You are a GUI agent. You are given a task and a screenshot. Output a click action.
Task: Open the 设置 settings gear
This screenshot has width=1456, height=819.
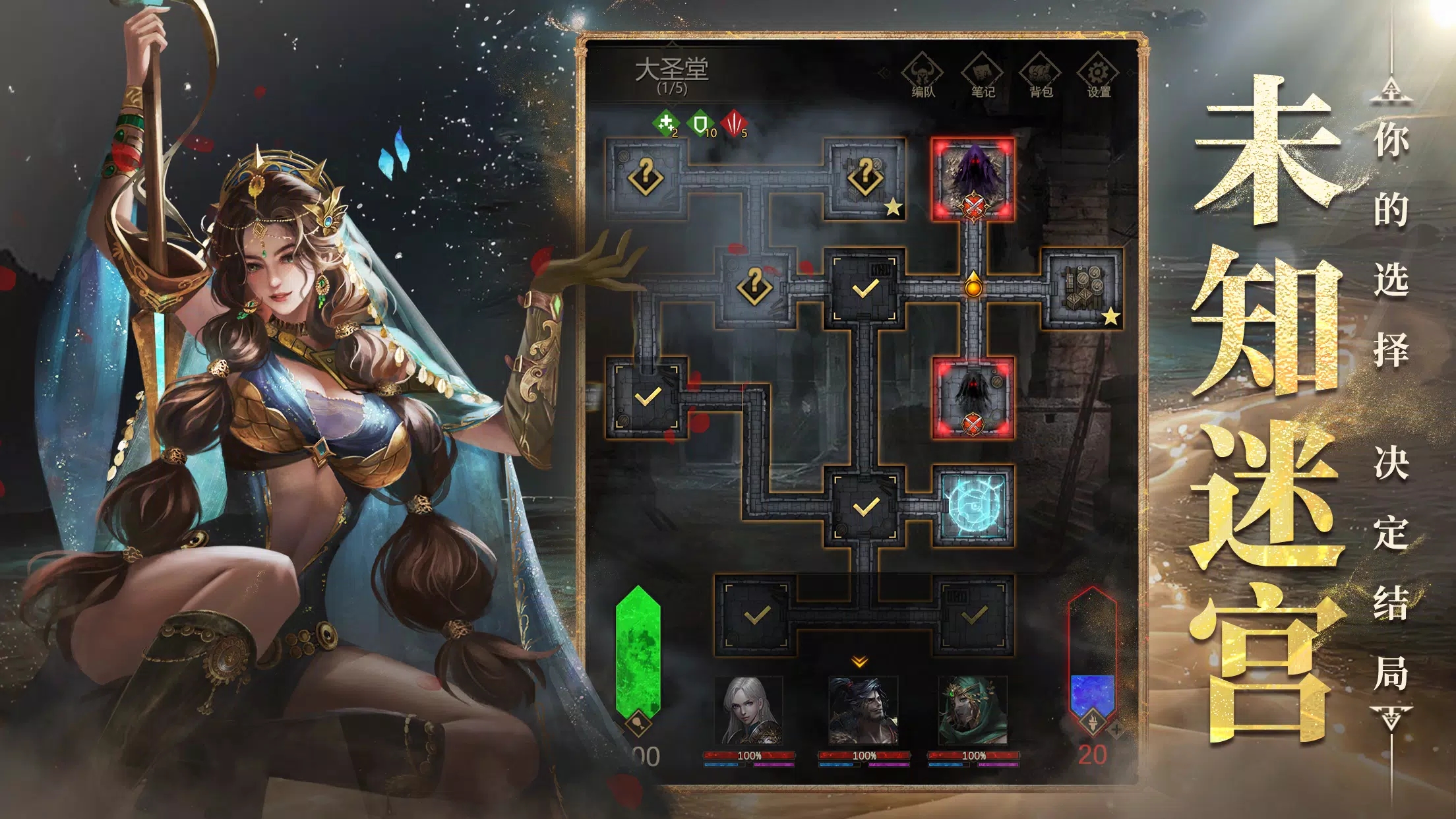(x=1098, y=76)
